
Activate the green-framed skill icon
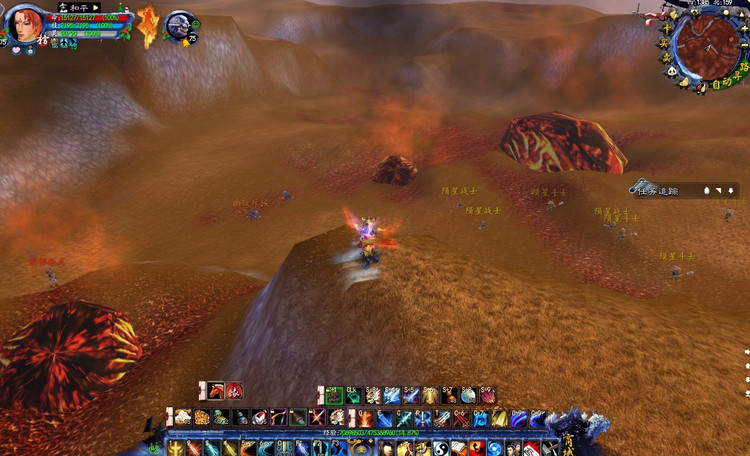334,395
